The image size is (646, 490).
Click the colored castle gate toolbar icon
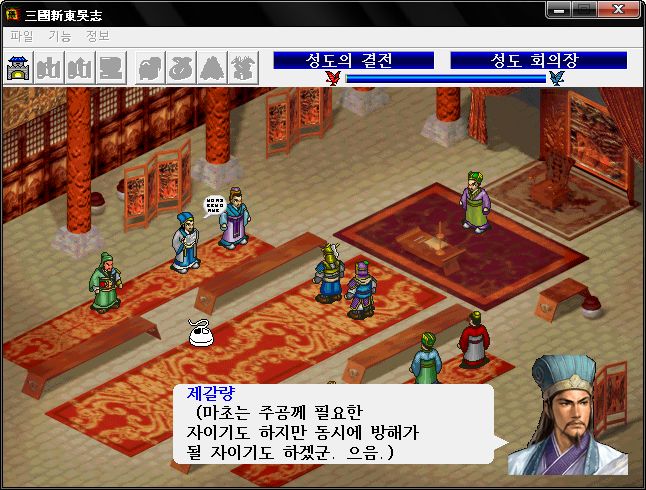coord(18,67)
